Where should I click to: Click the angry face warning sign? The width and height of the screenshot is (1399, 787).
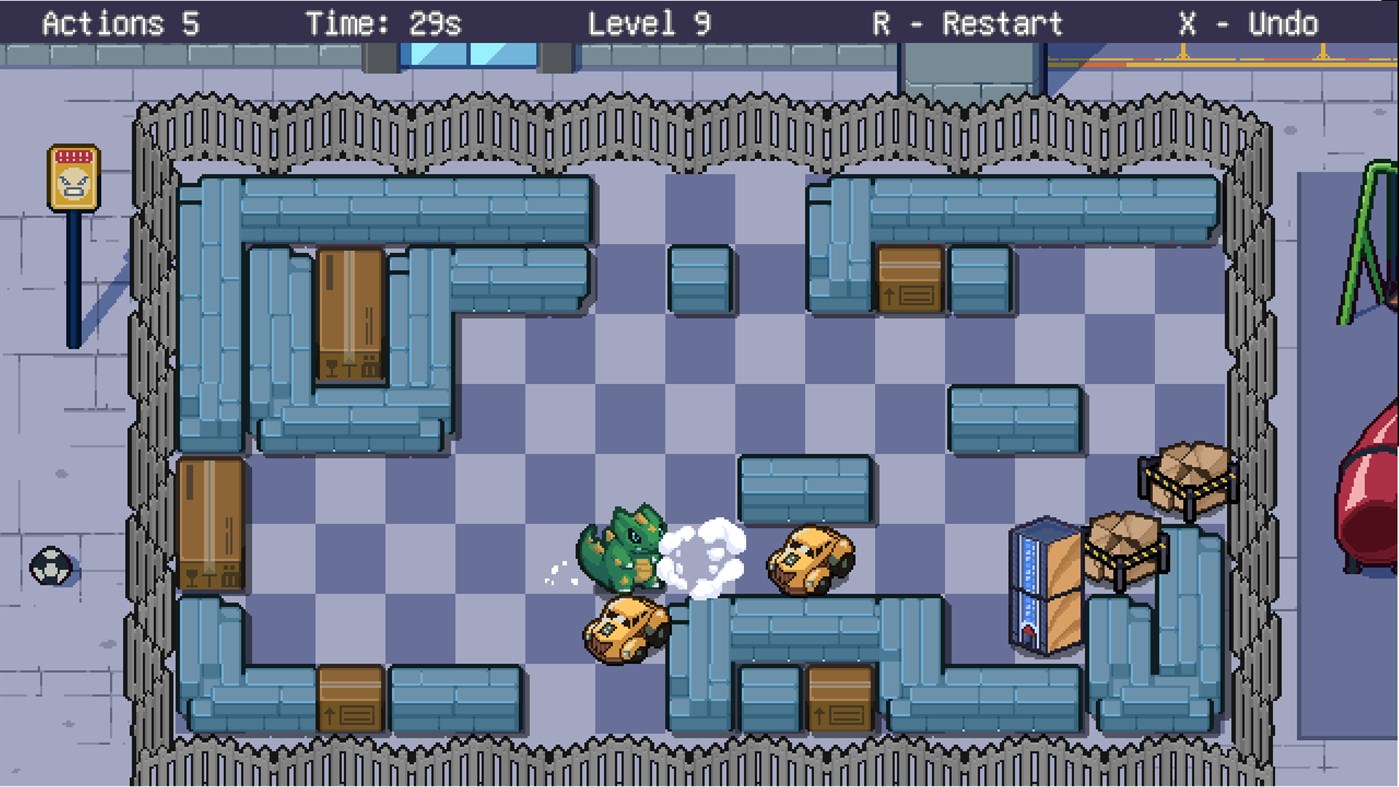pyautogui.click(x=74, y=175)
